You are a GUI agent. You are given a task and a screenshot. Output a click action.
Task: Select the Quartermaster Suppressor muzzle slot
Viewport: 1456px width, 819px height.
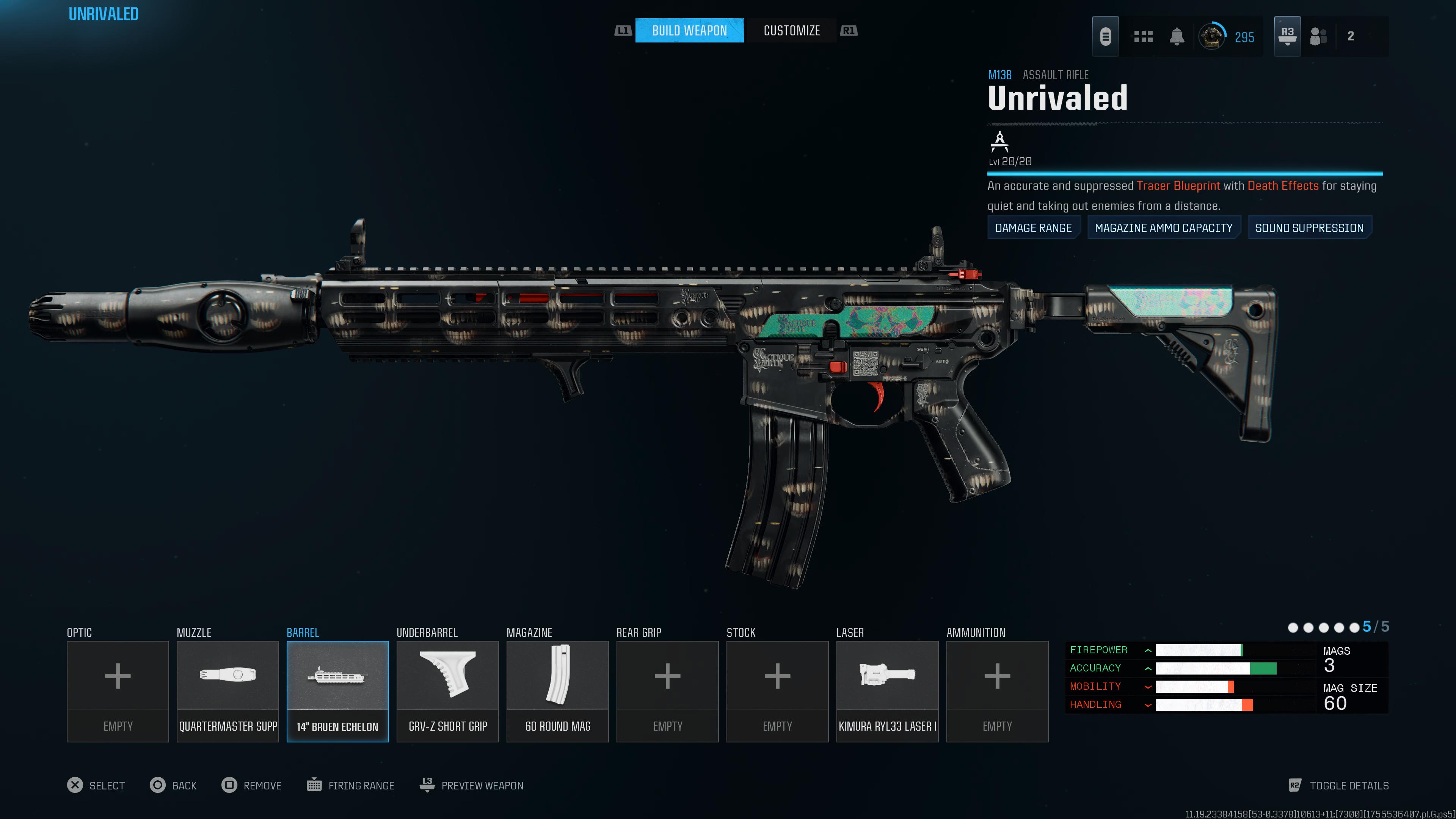228,691
